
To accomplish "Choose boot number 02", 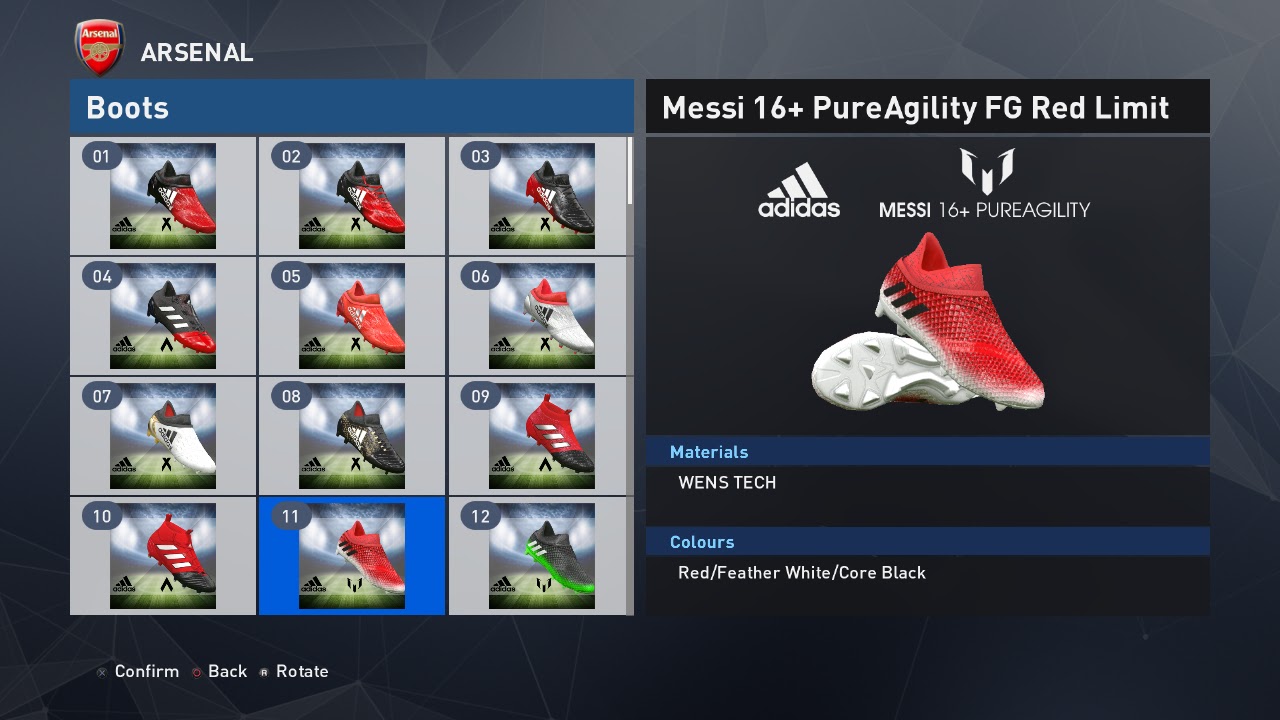I will (352, 196).
